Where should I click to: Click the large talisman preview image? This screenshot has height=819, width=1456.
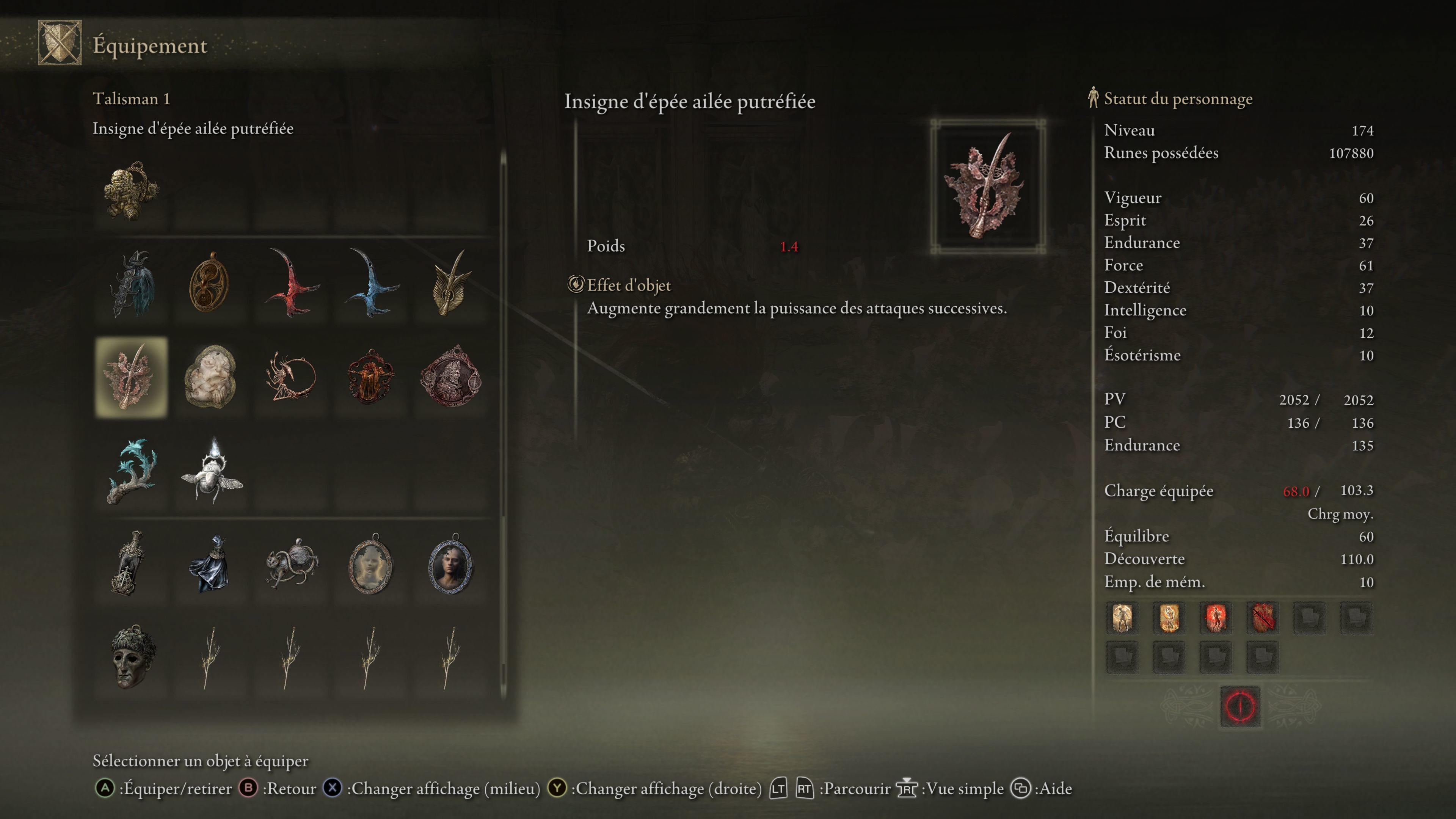tap(987, 187)
